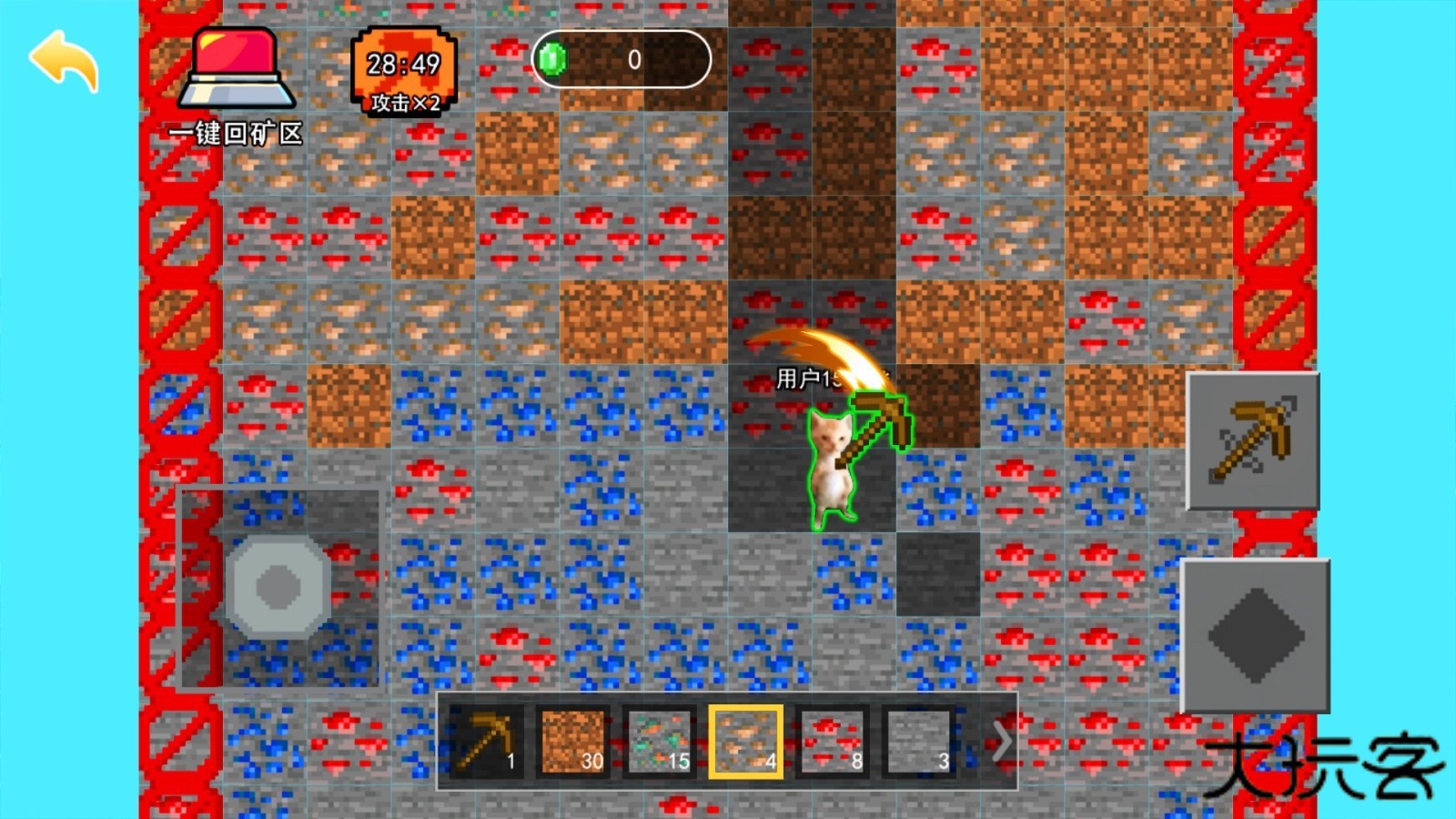Select the golden pickaxe hotbar slot
The image size is (1456, 819).
tap(487, 742)
